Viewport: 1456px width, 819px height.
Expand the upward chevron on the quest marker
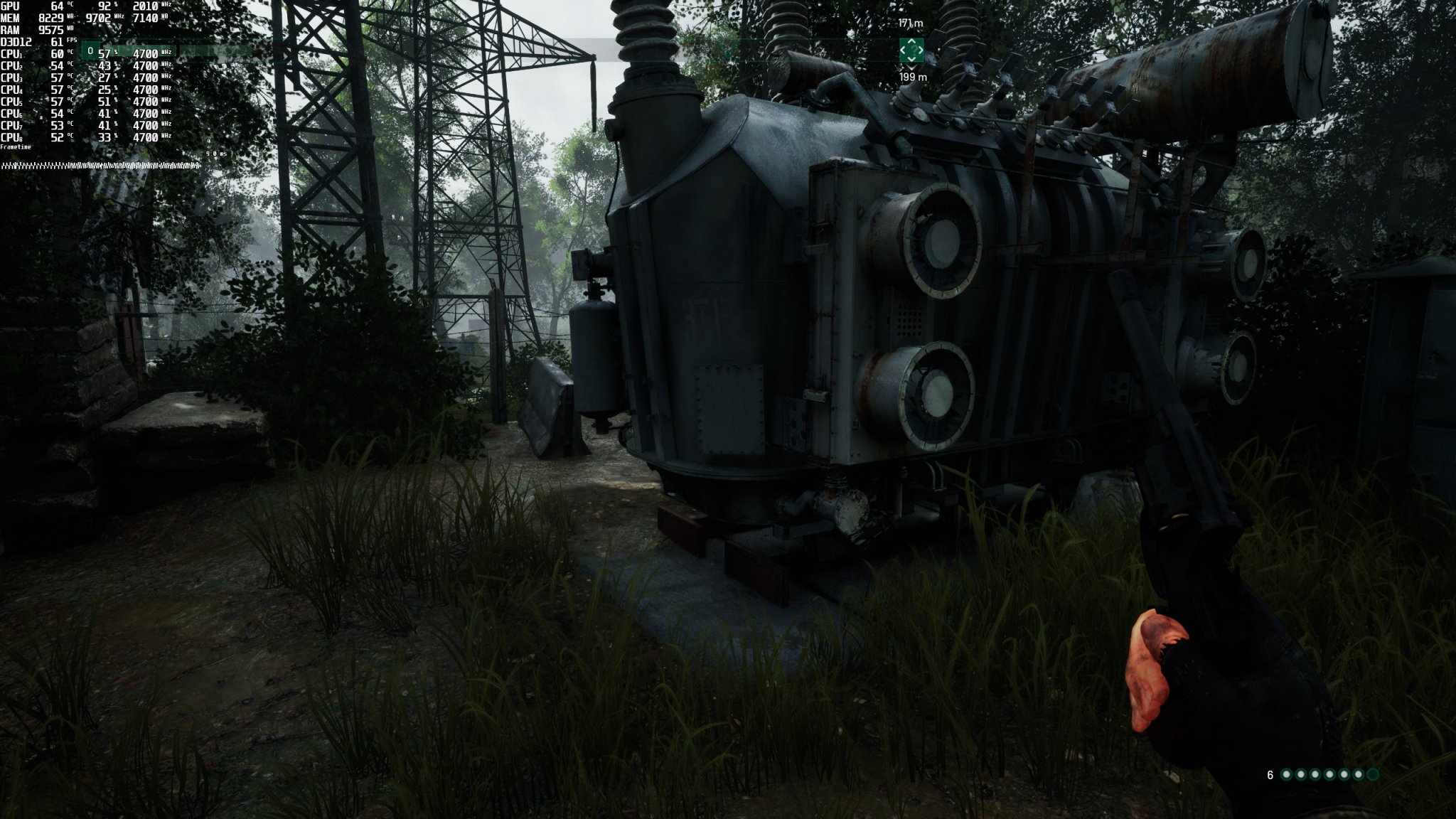tap(911, 41)
